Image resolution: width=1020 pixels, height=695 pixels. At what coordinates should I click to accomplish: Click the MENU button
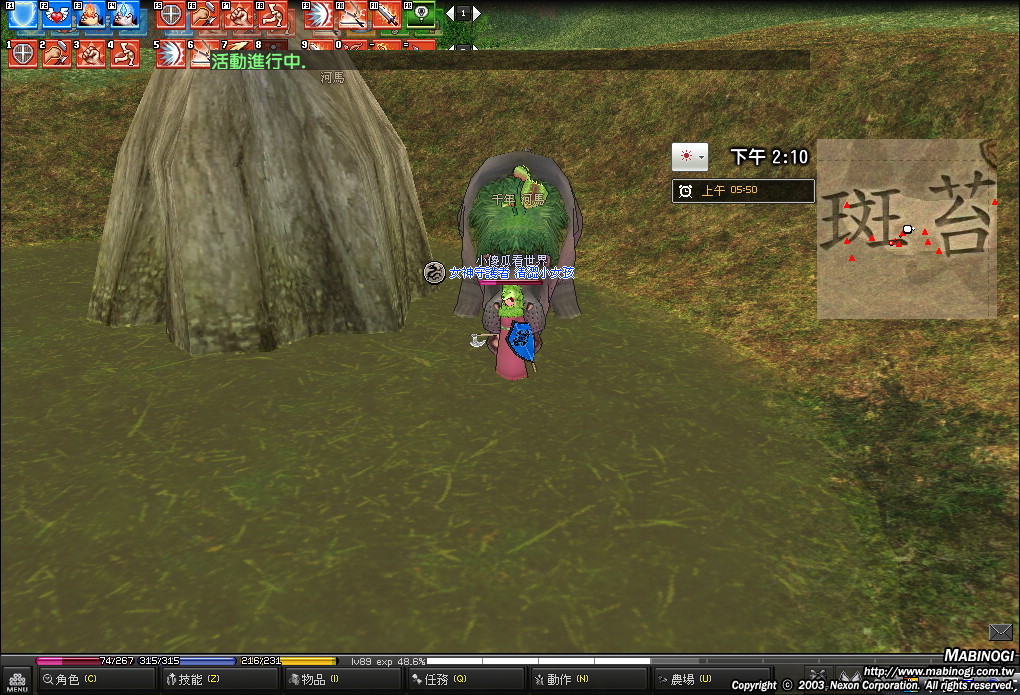[15, 680]
